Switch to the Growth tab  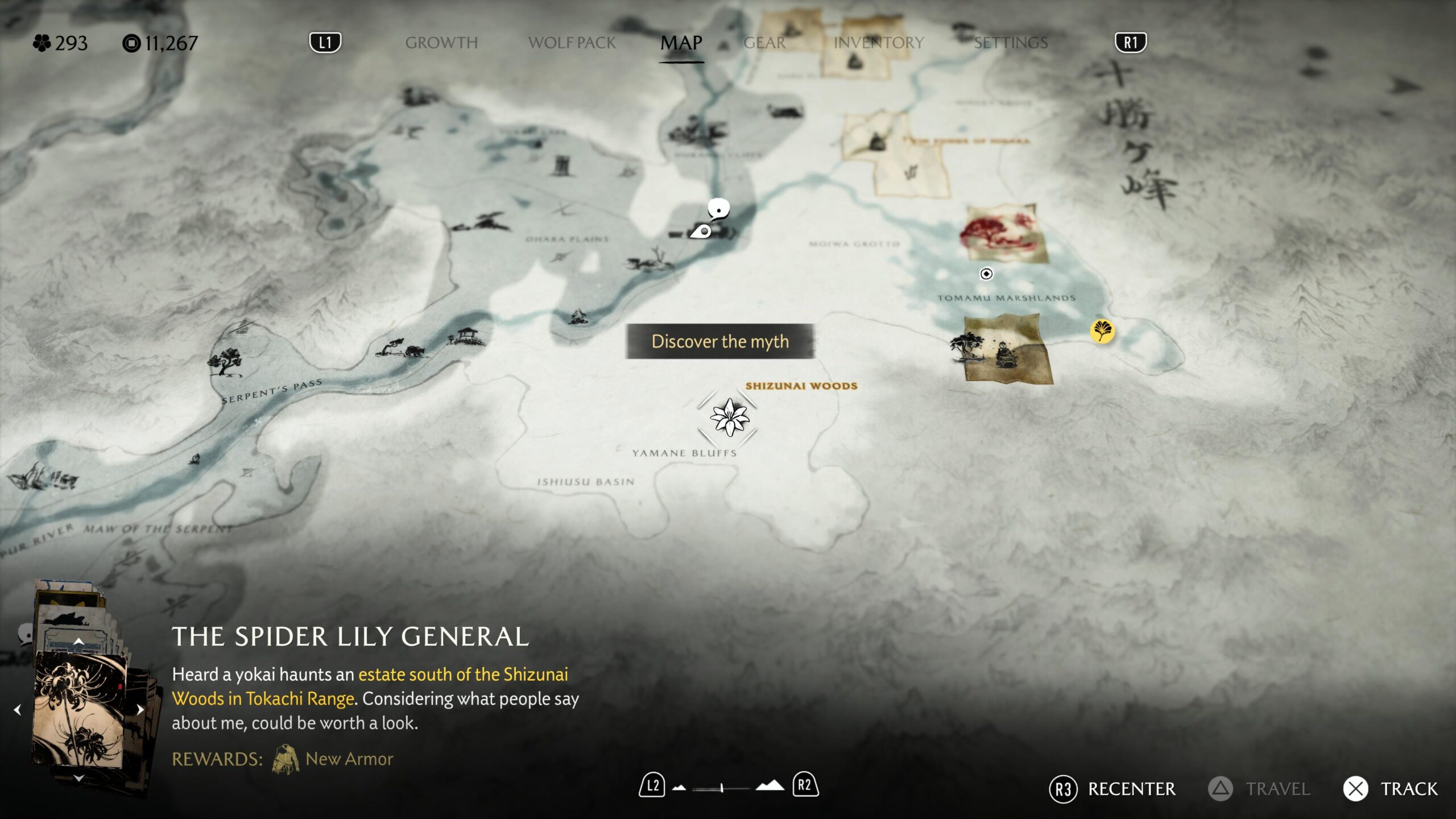coord(441,43)
